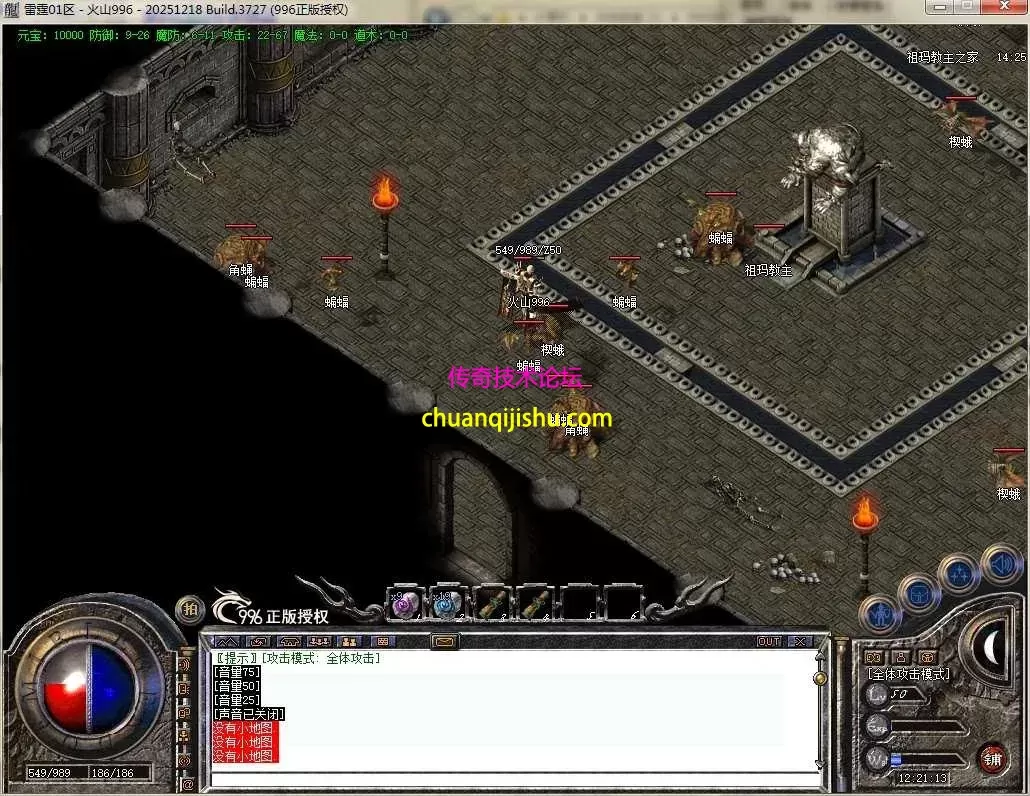Screen dimensions: 1030x796
Task: Click the round 拍 auction button
Action: coord(190,609)
